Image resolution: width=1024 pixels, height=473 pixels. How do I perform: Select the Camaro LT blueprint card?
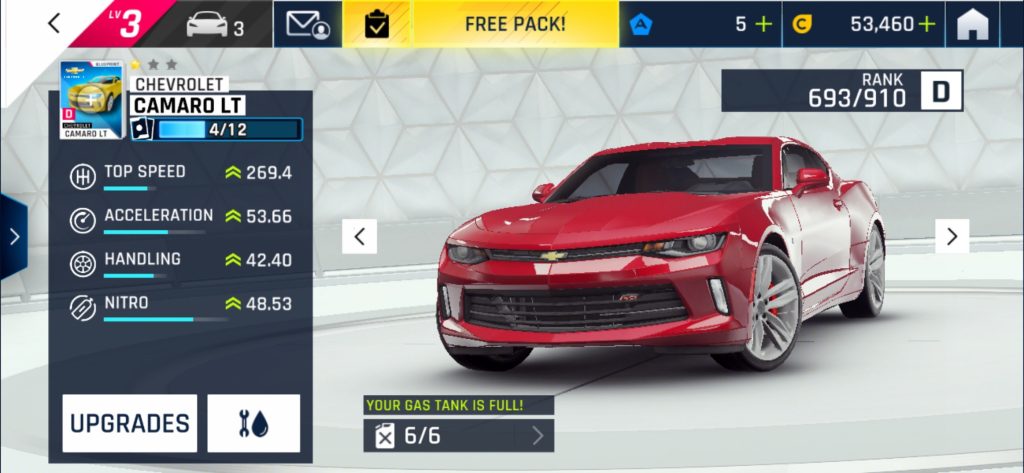91,101
